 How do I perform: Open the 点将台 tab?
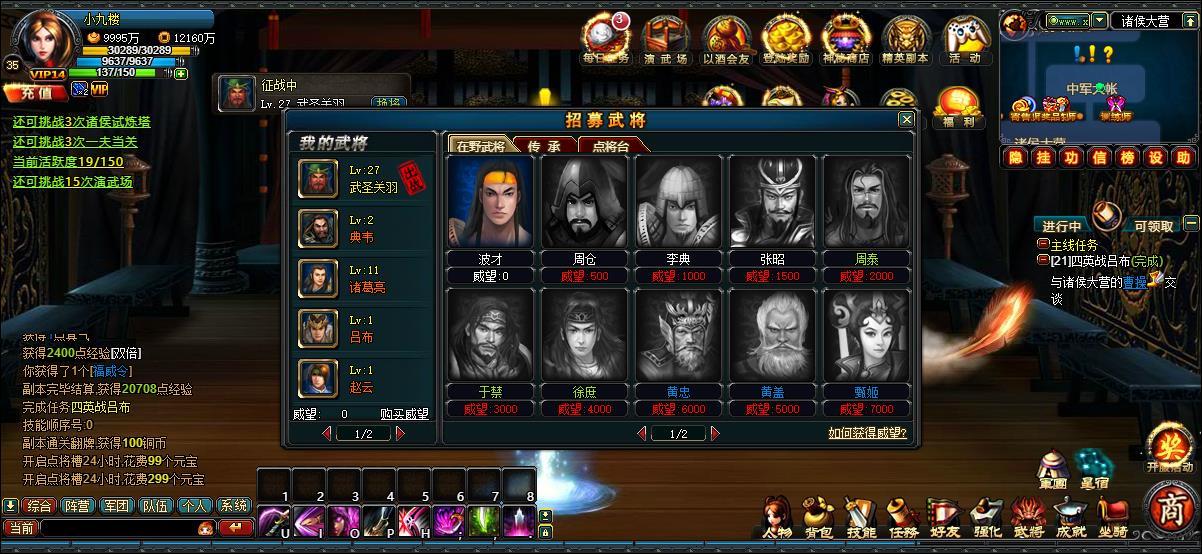611,145
